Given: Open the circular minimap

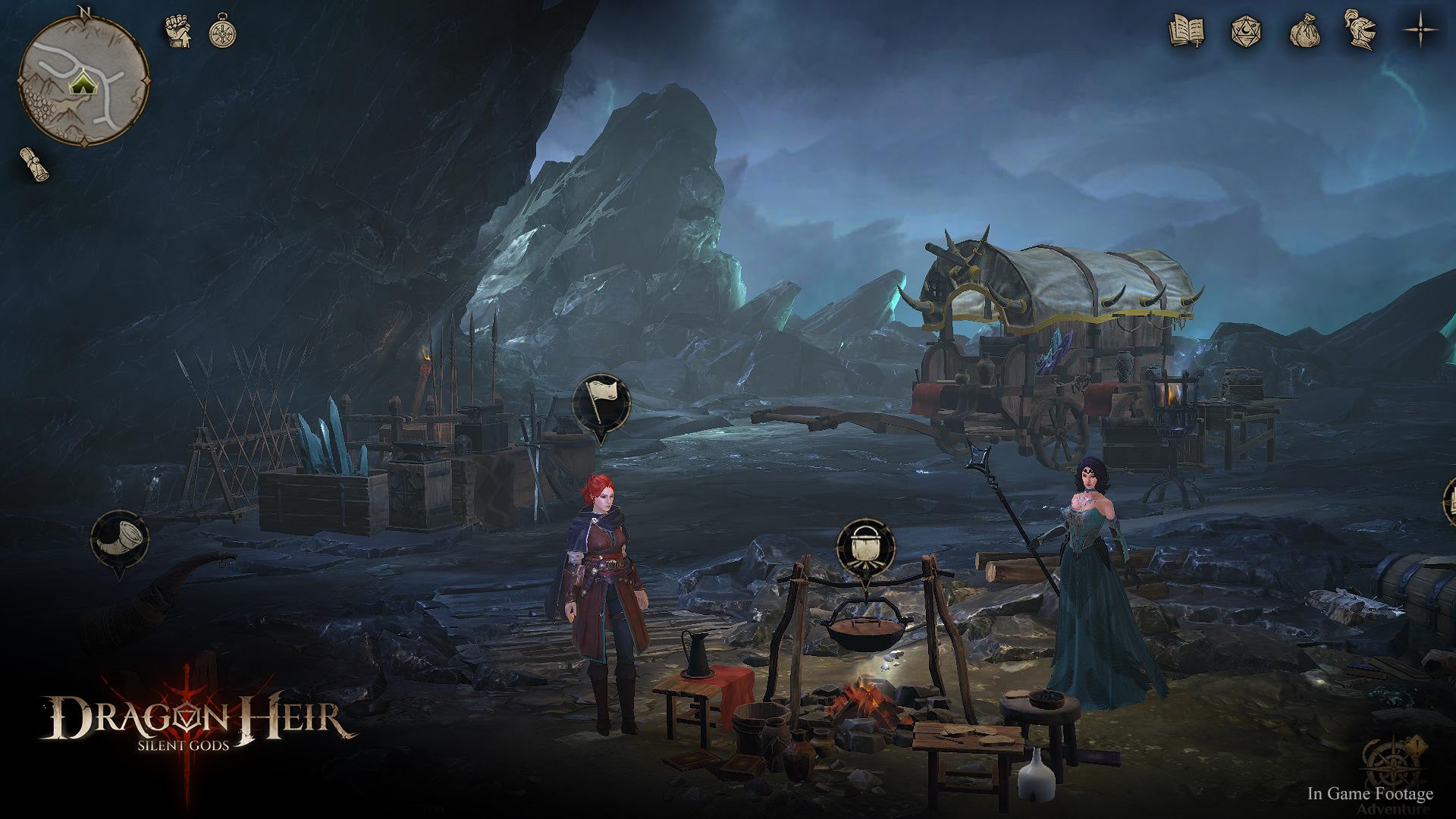Looking at the screenshot, I should (83, 79).
